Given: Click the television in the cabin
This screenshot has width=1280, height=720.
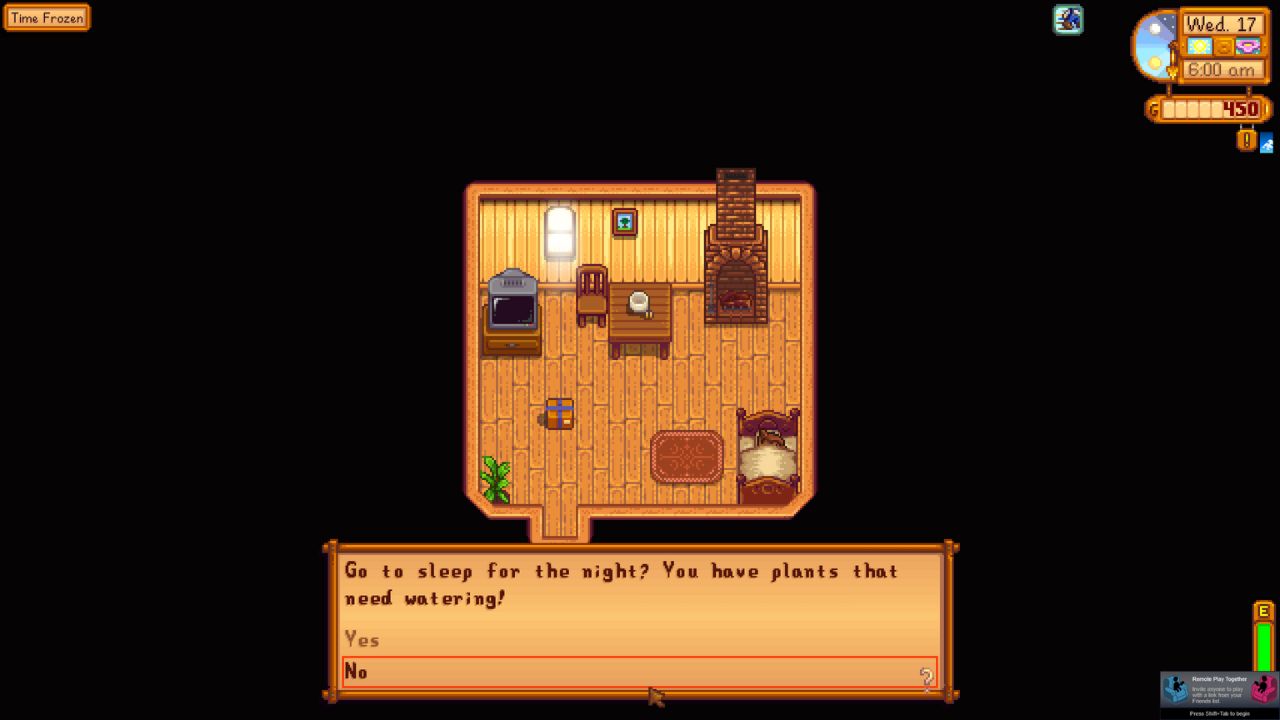Looking at the screenshot, I should [513, 305].
